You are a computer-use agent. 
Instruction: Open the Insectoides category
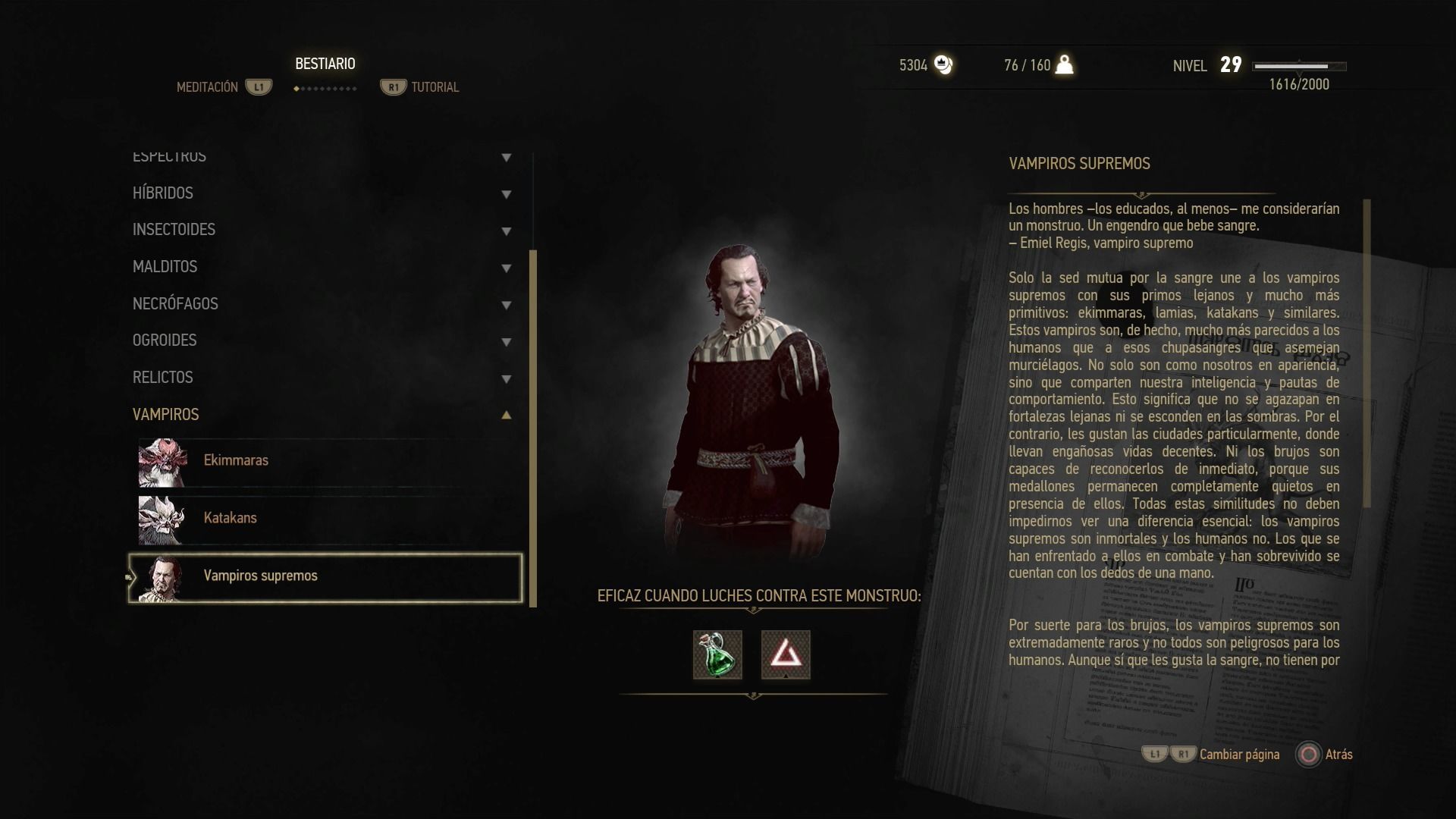174,230
